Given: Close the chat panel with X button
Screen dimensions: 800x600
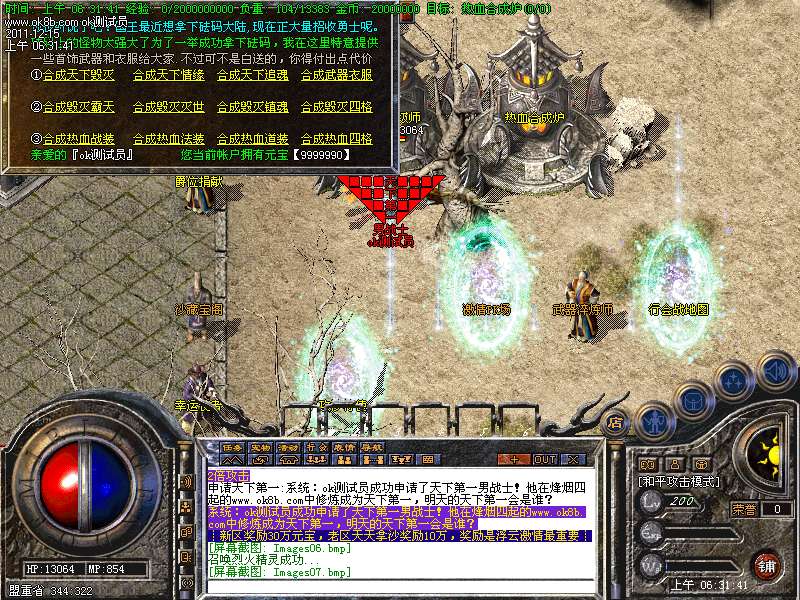Looking at the screenshot, I should click(574, 459).
